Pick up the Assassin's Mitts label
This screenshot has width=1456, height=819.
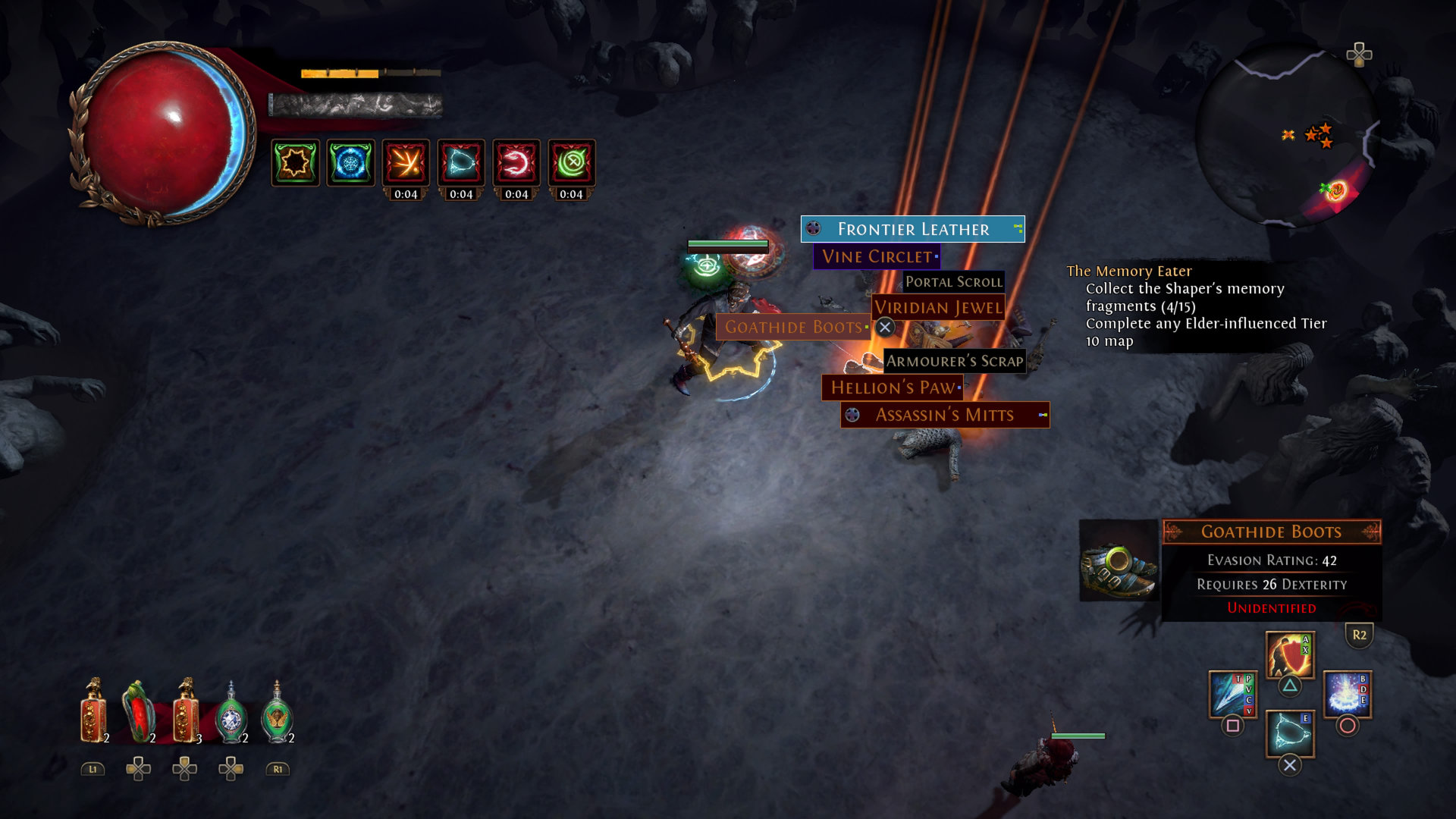[x=944, y=416]
